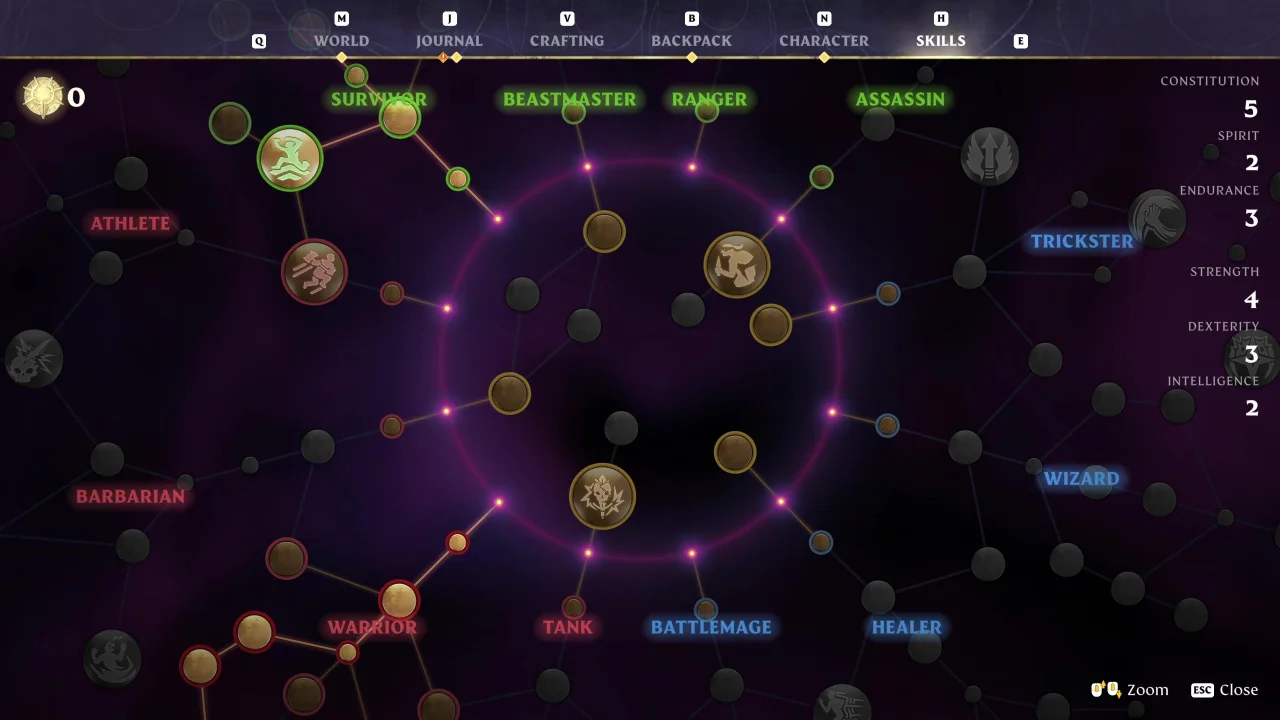Select the Athlete skill tree label
The height and width of the screenshot is (720, 1280).
[130, 224]
